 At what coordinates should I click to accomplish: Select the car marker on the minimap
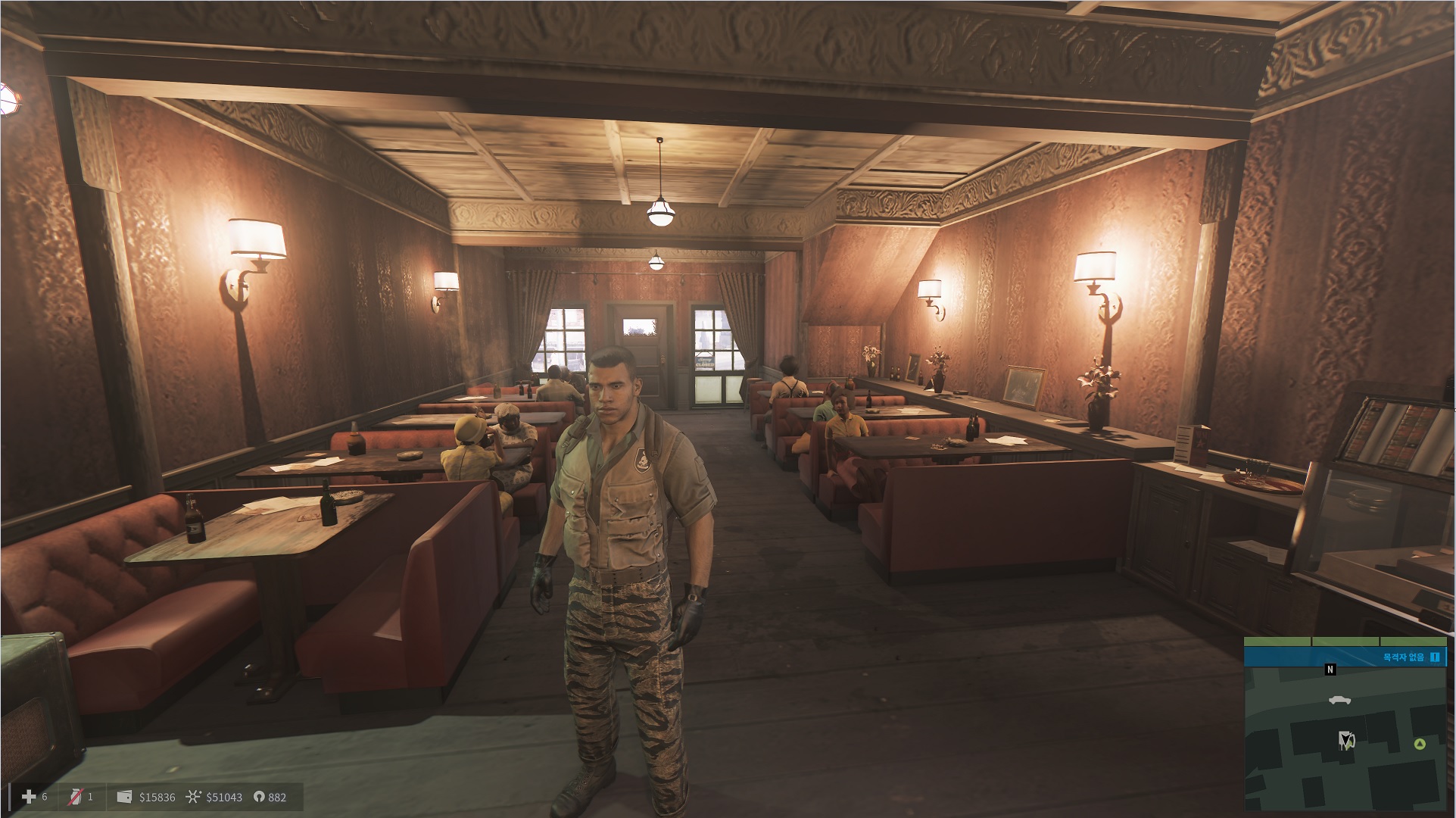1339,700
